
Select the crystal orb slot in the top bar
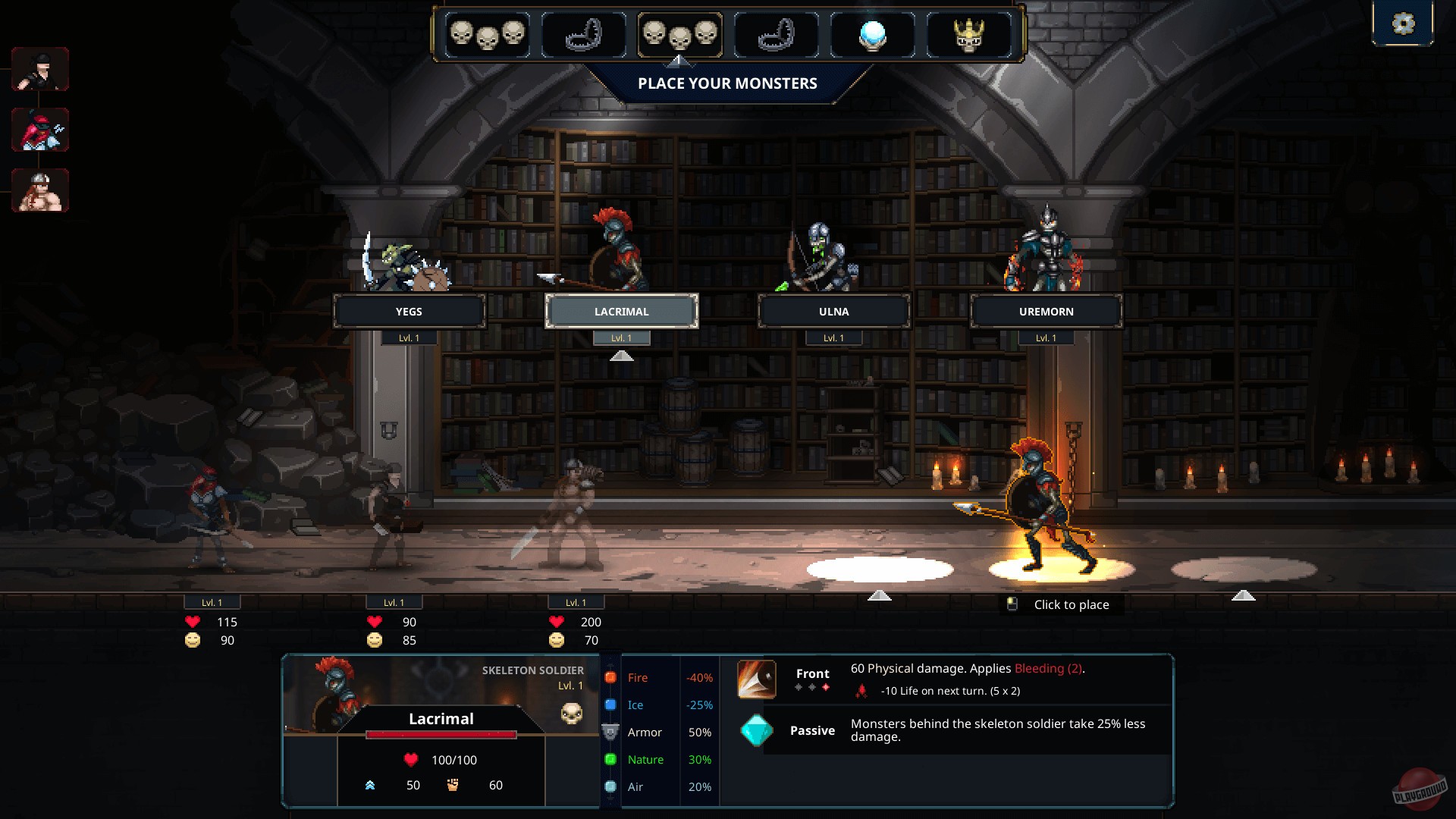pyautogui.click(x=872, y=34)
